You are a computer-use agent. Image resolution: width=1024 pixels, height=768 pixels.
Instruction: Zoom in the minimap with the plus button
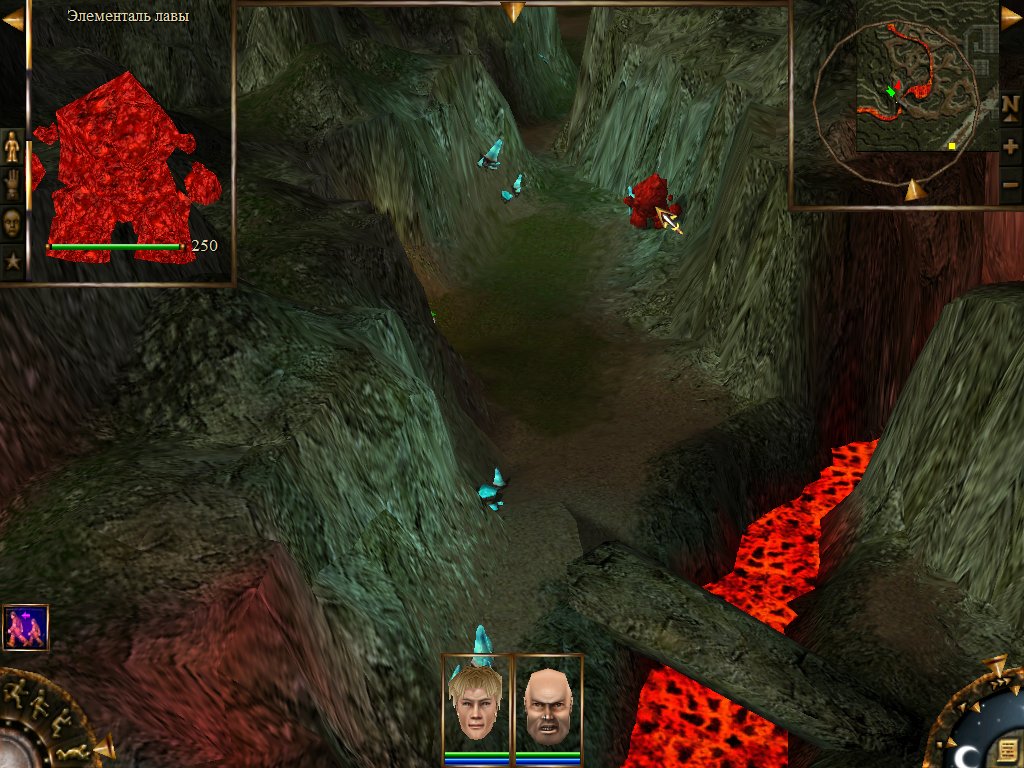[x=1010, y=146]
